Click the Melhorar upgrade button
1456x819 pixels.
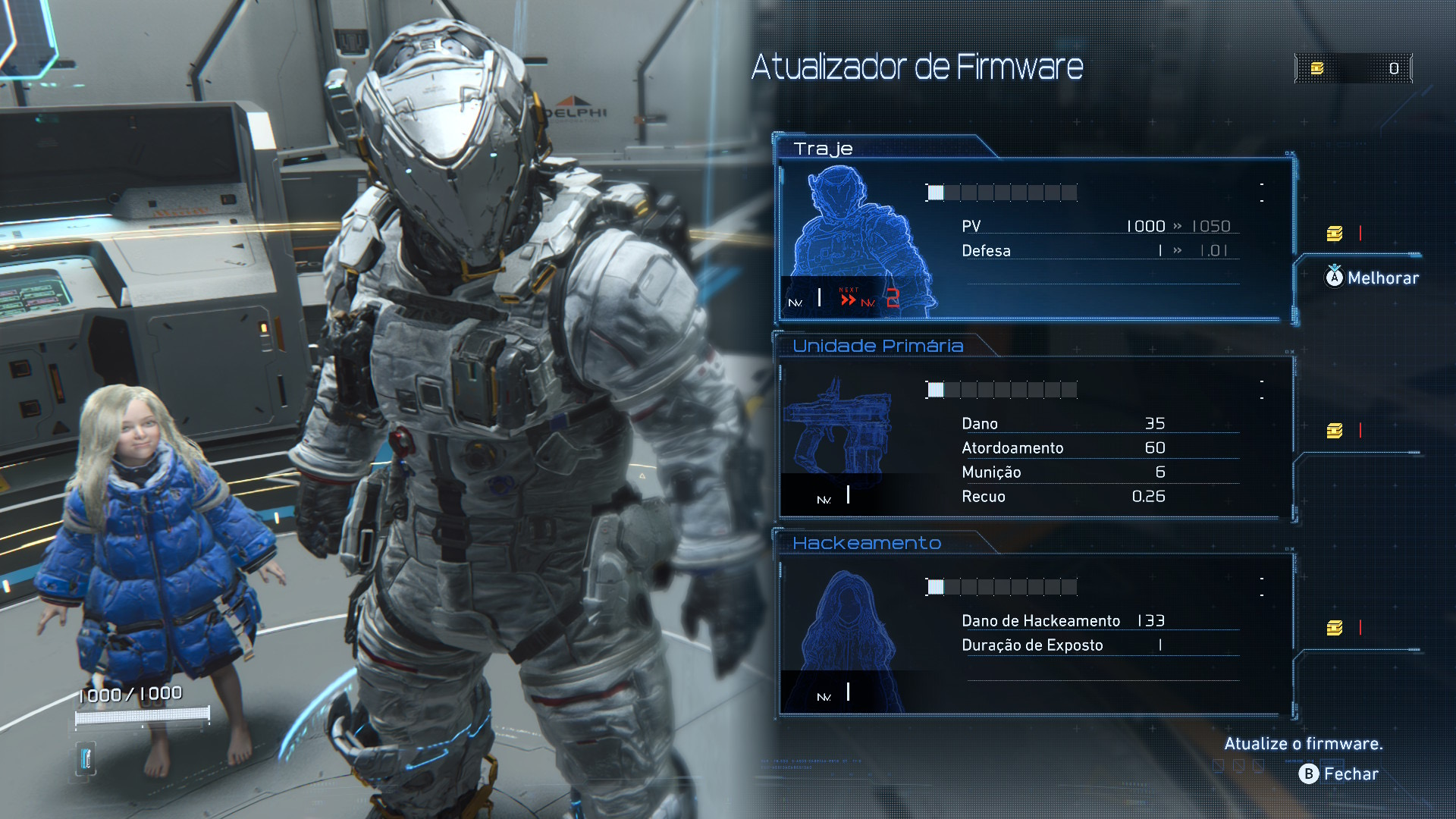click(x=1372, y=278)
